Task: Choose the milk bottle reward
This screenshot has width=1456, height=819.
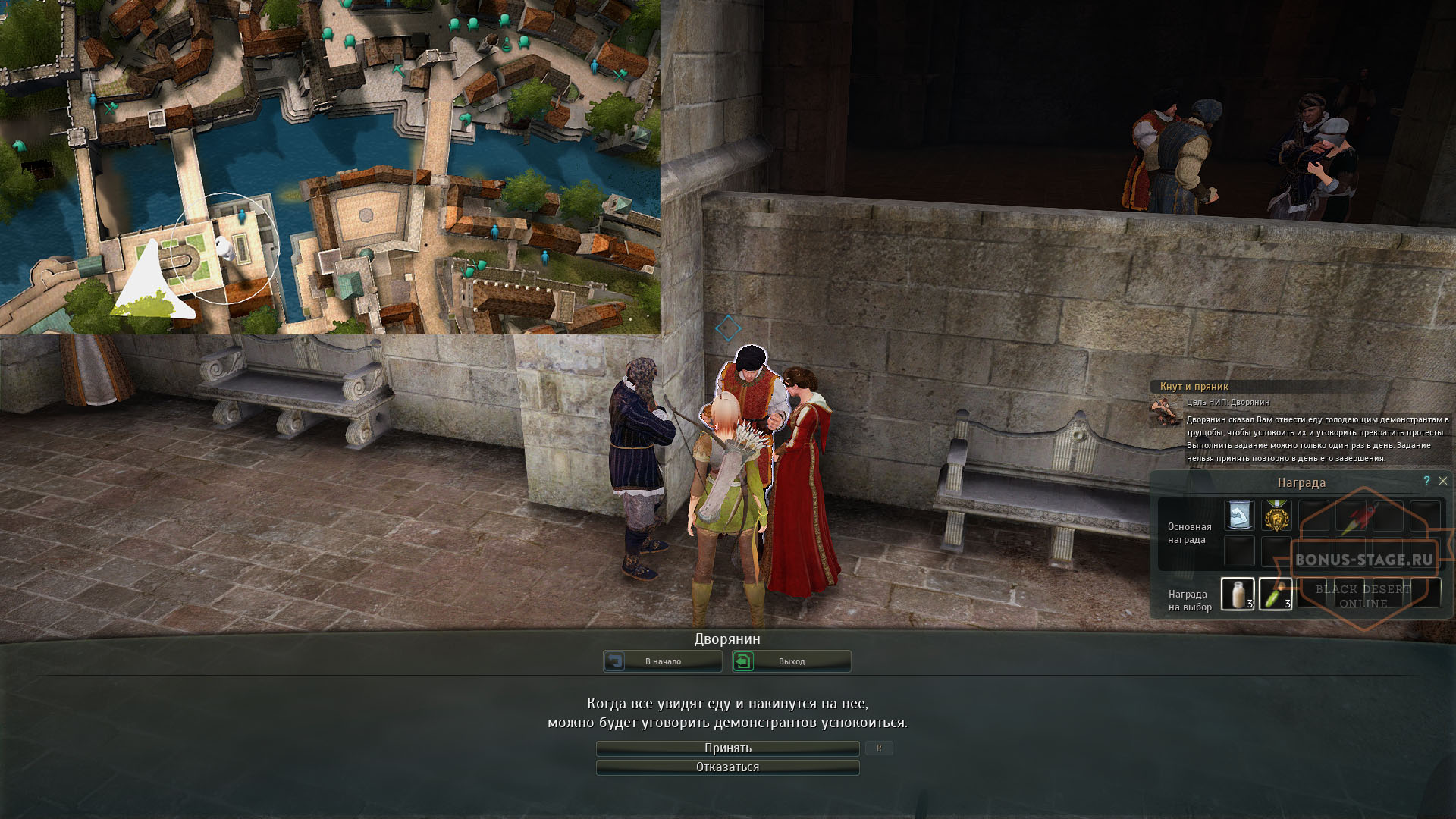Action: click(1238, 594)
